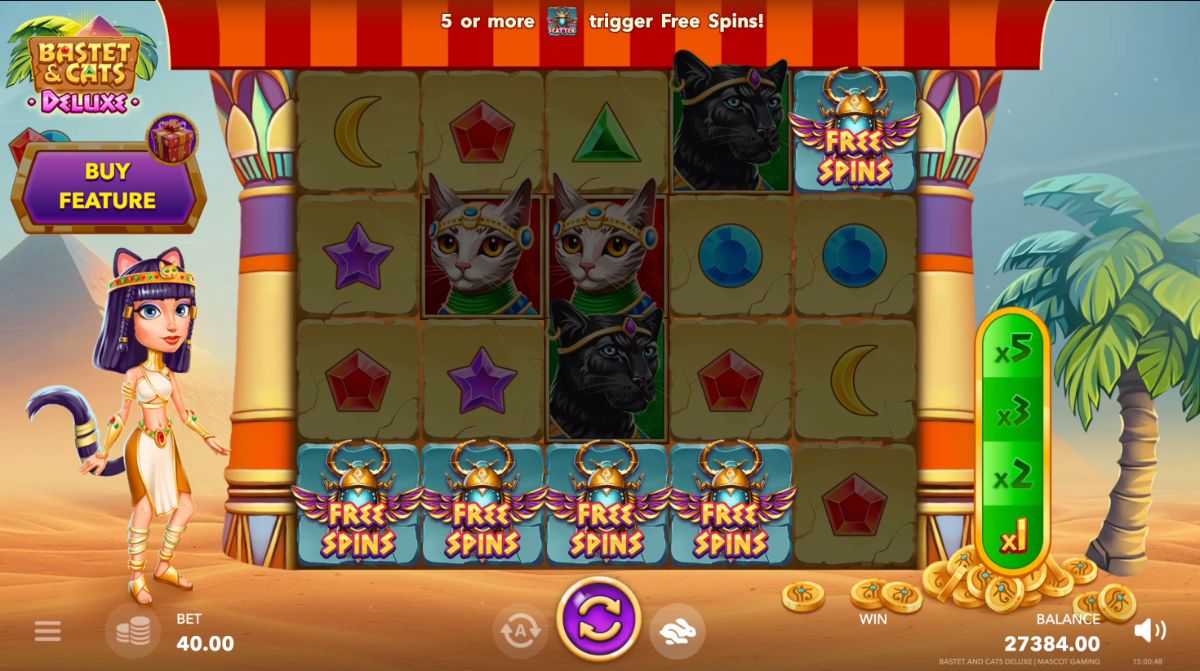Change bet with the coin stack icon
This screenshot has height=671, width=1200.
tap(133, 630)
